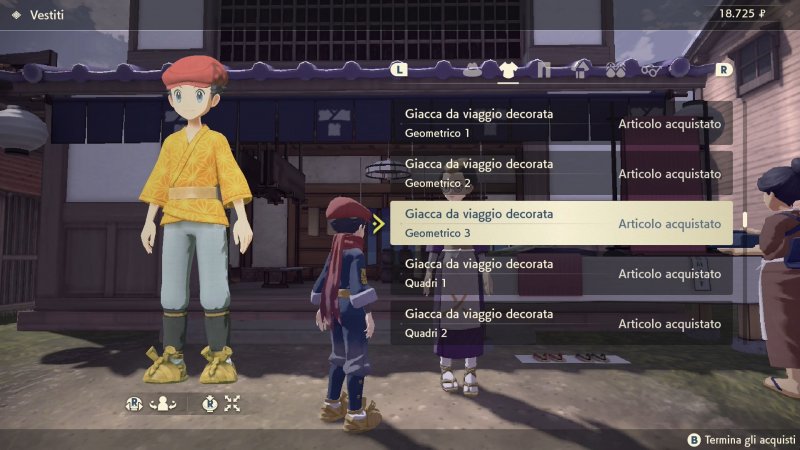Select the highlighted Geometrico 3 jacket
This screenshot has height=450, width=800.
(x=560, y=223)
